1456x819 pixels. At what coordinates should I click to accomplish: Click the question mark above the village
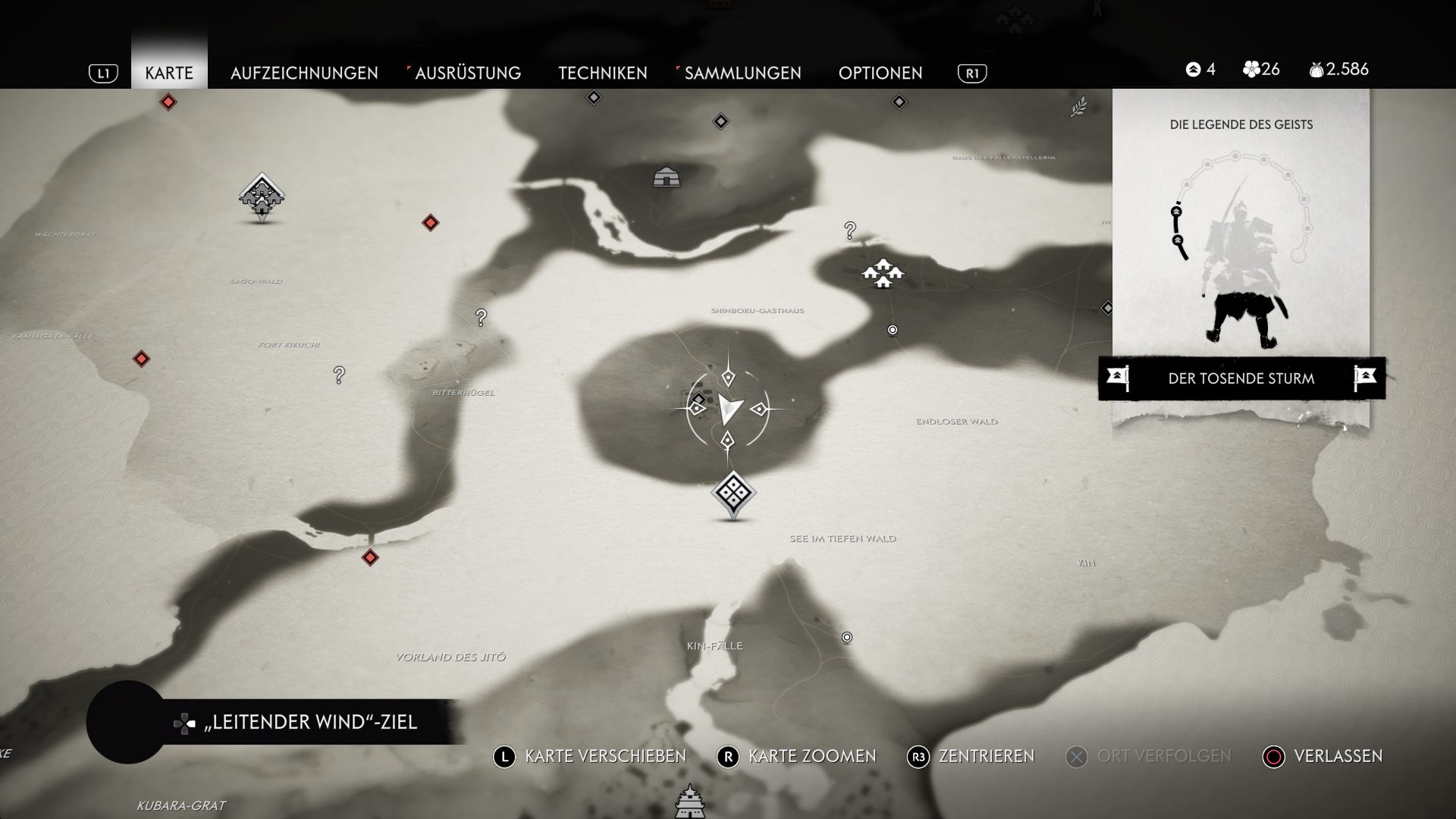click(x=850, y=229)
